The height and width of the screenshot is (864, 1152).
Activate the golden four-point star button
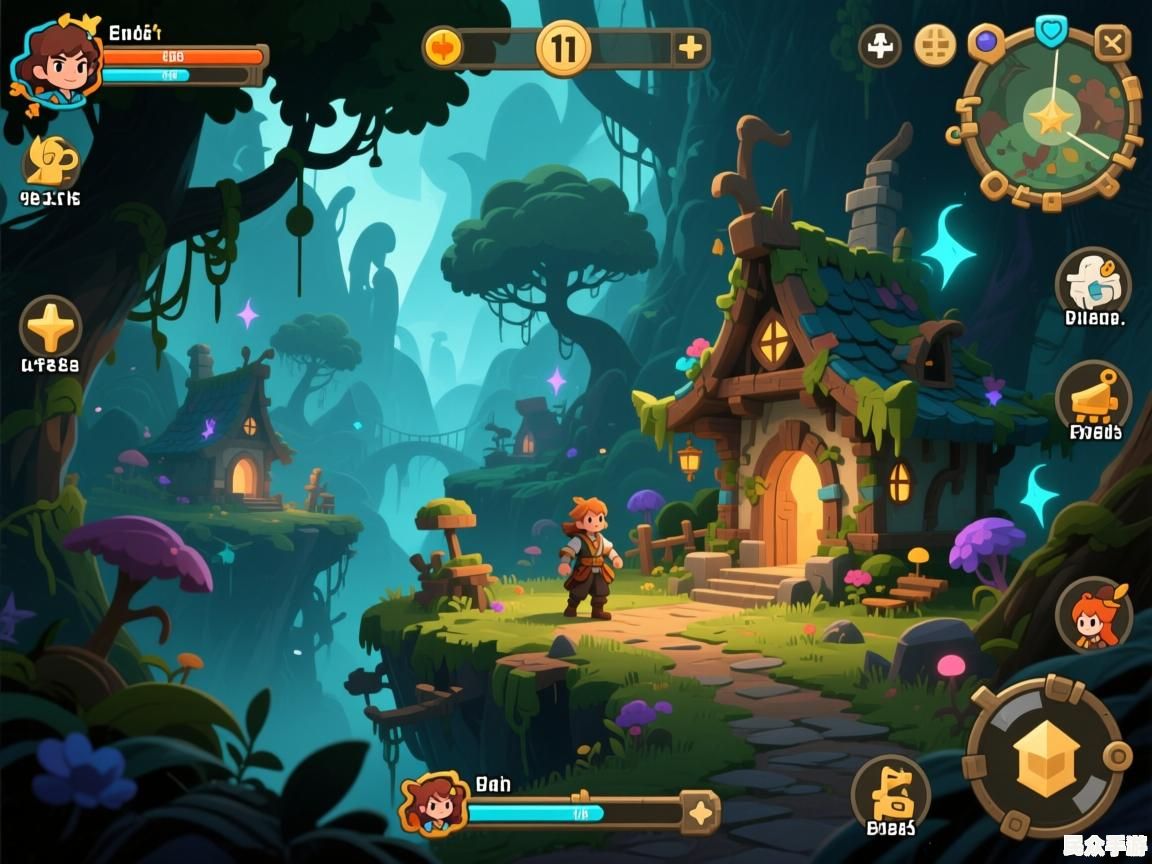tap(50, 327)
